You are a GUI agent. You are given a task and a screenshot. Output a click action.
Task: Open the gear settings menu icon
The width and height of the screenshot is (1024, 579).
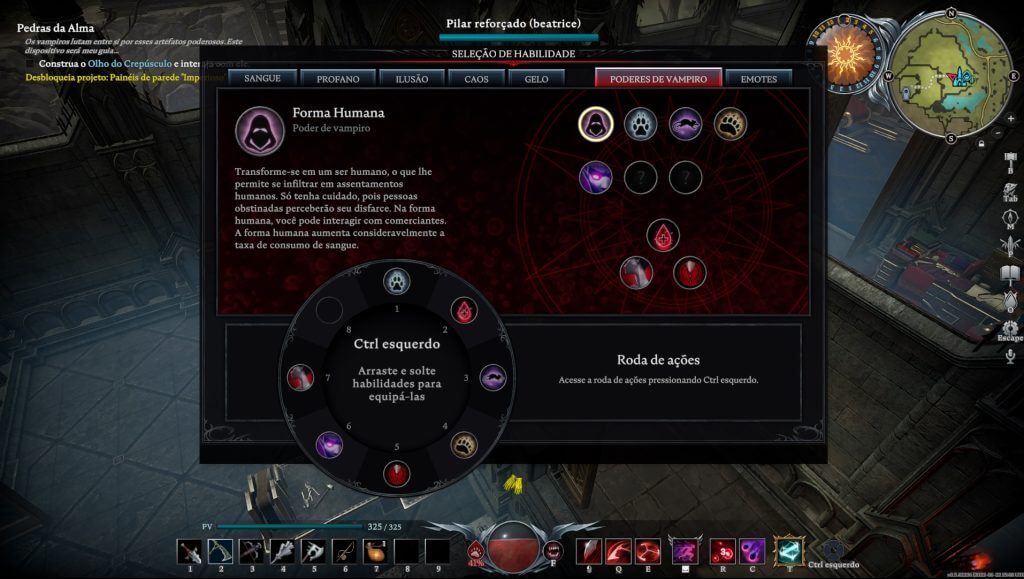(x=1010, y=327)
